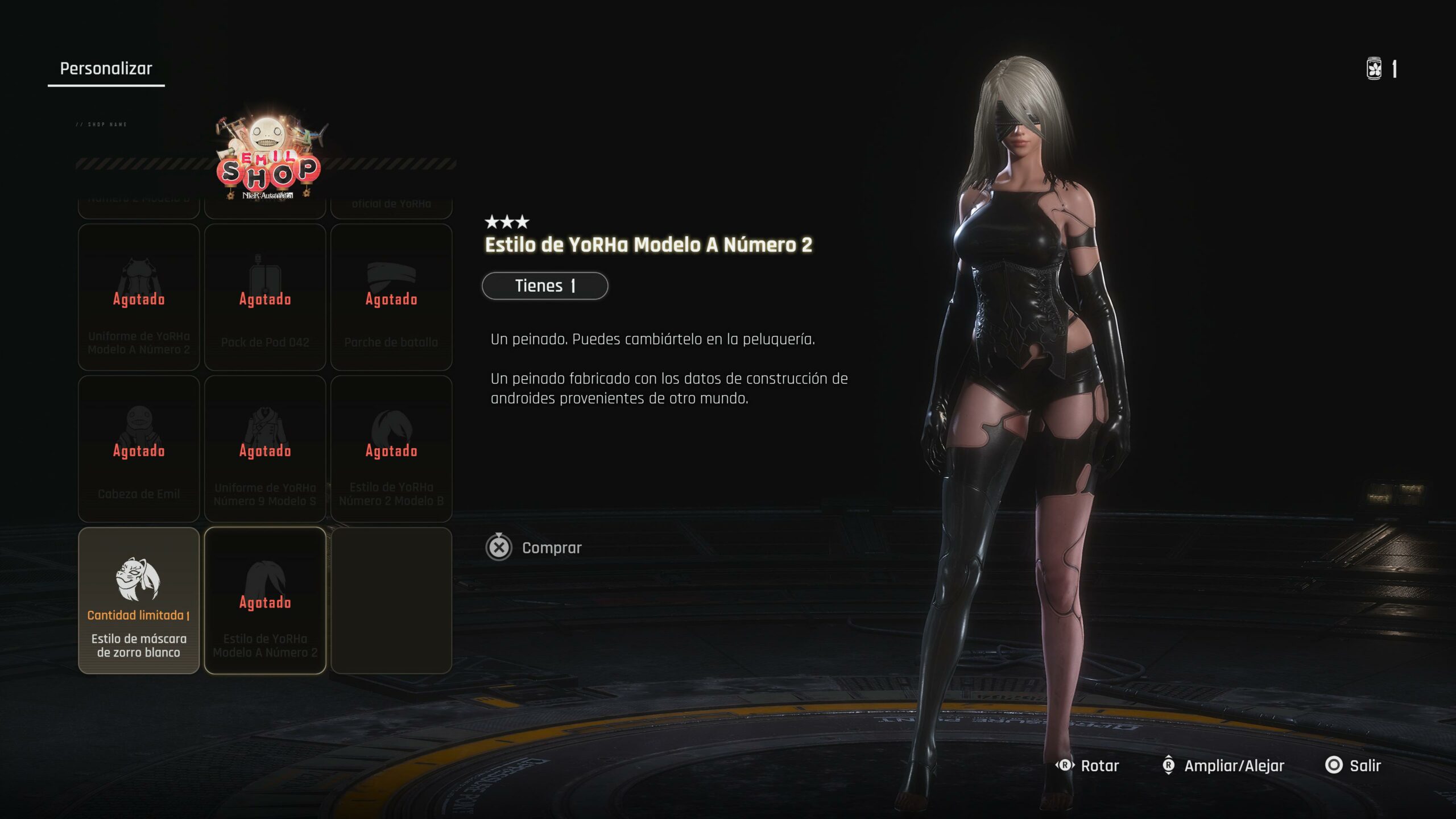This screenshot has height=819, width=1456.
Task: Select the Parche de batalla tile
Action: click(x=391, y=297)
